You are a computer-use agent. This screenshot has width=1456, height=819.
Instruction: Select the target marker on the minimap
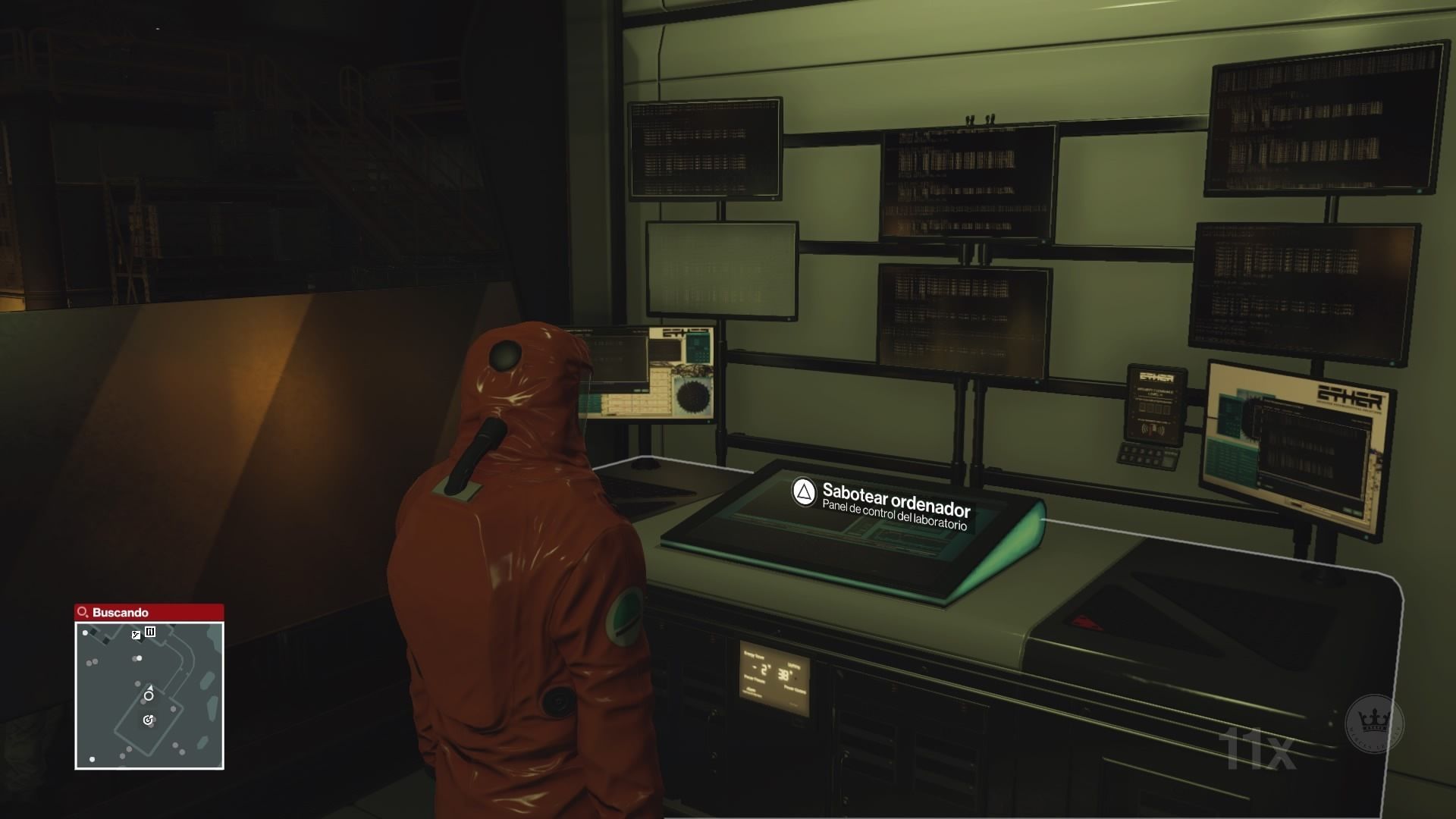click(149, 720)
